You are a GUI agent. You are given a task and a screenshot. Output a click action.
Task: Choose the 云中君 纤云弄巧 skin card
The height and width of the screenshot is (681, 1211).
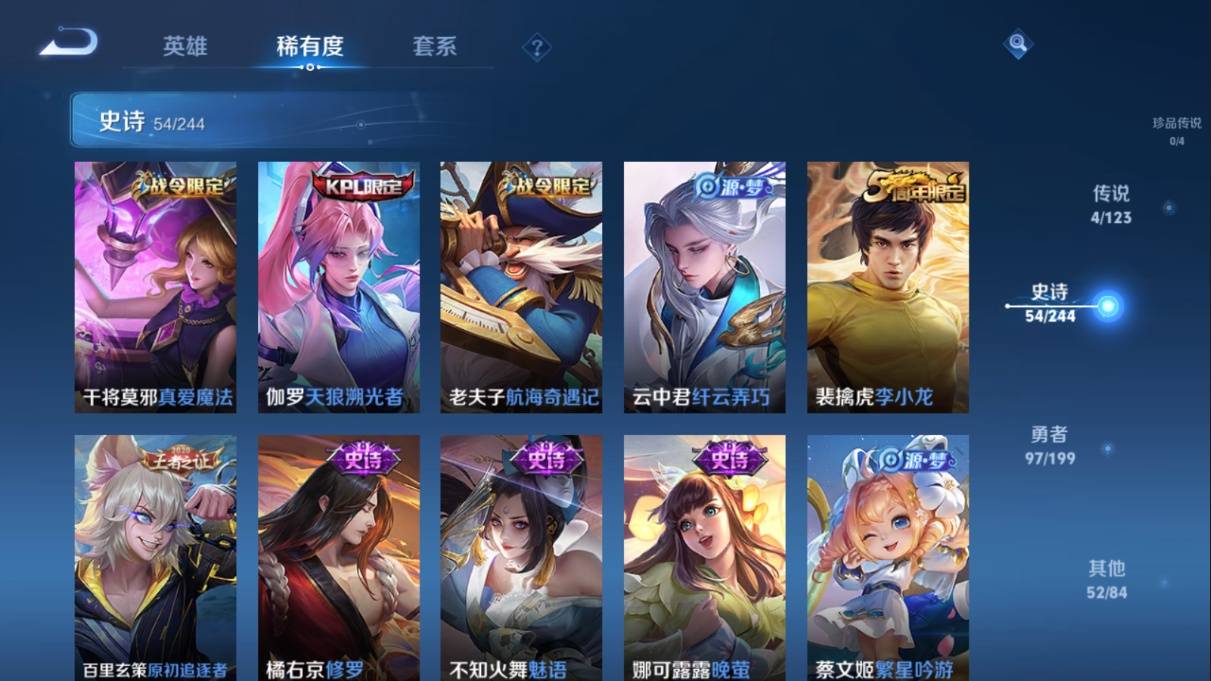coord(704,287)
